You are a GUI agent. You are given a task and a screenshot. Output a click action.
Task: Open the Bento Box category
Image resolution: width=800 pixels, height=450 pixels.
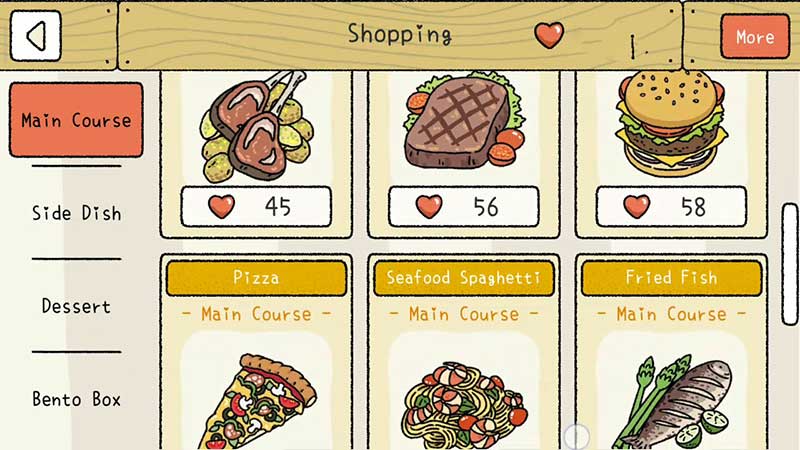(x=76, y=399)
